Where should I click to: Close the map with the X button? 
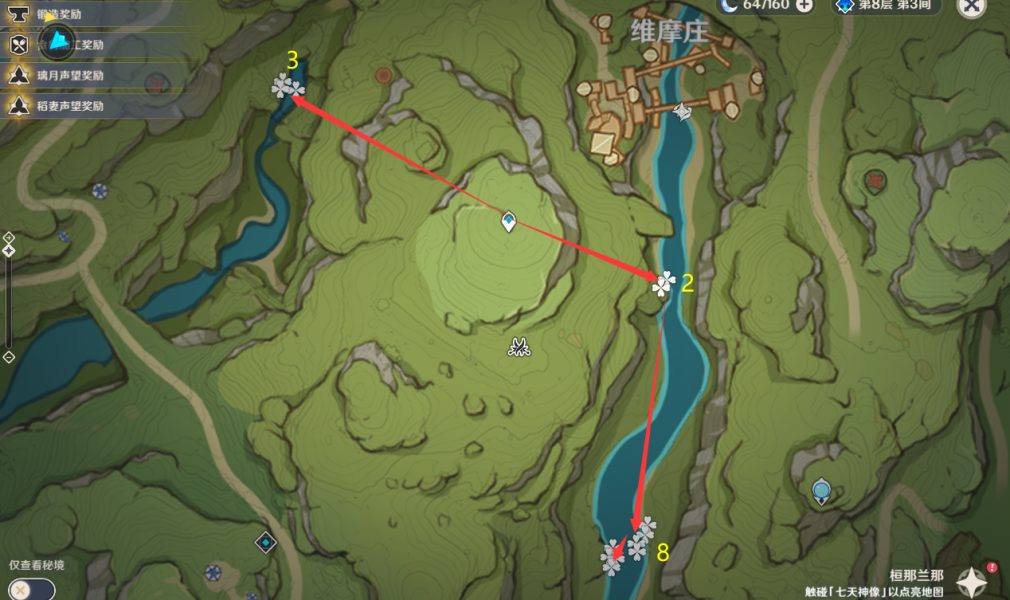tap(971, 6)
